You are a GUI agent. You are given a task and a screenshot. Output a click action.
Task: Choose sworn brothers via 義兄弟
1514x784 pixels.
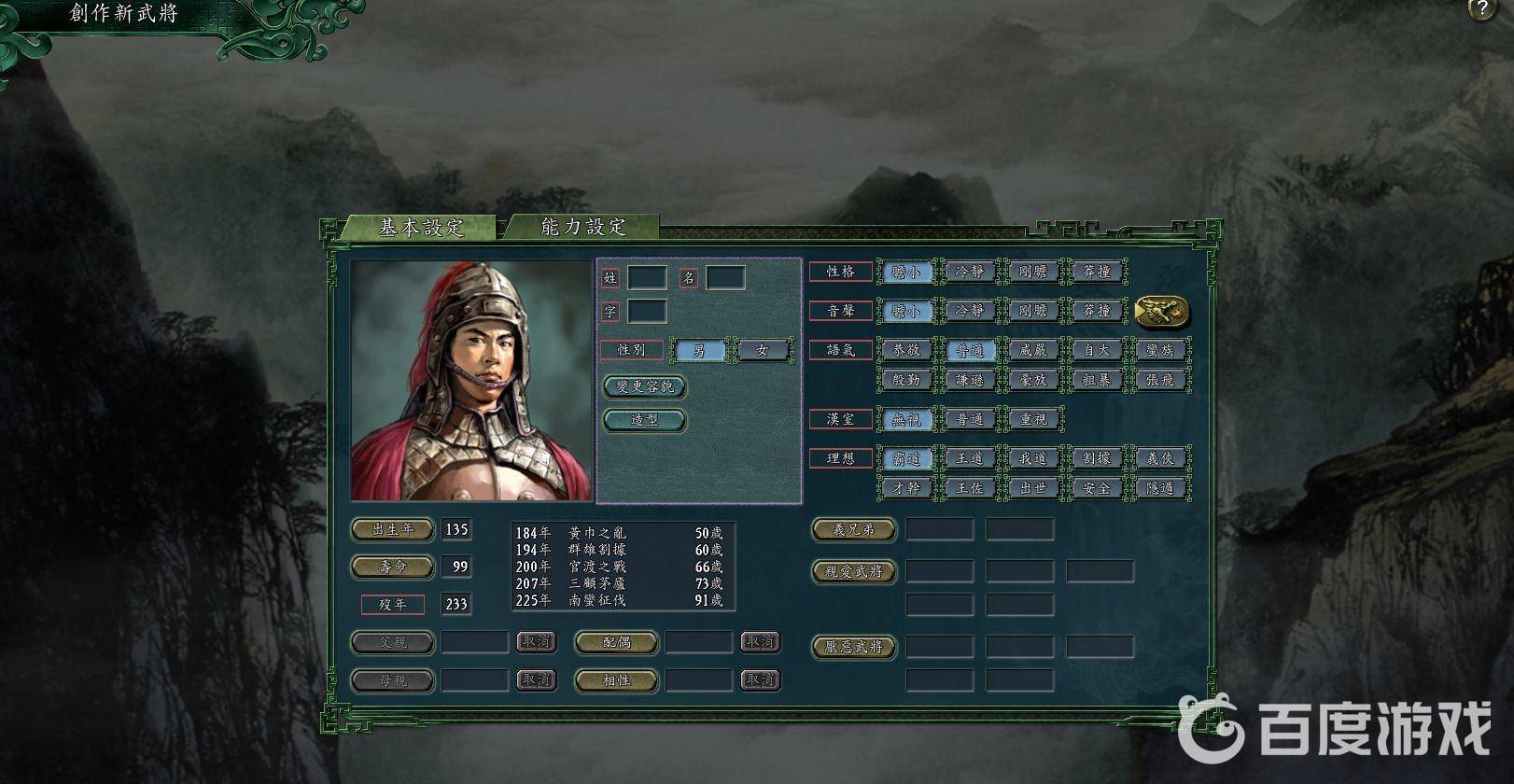pyautogui.click(x=854, y=529)
